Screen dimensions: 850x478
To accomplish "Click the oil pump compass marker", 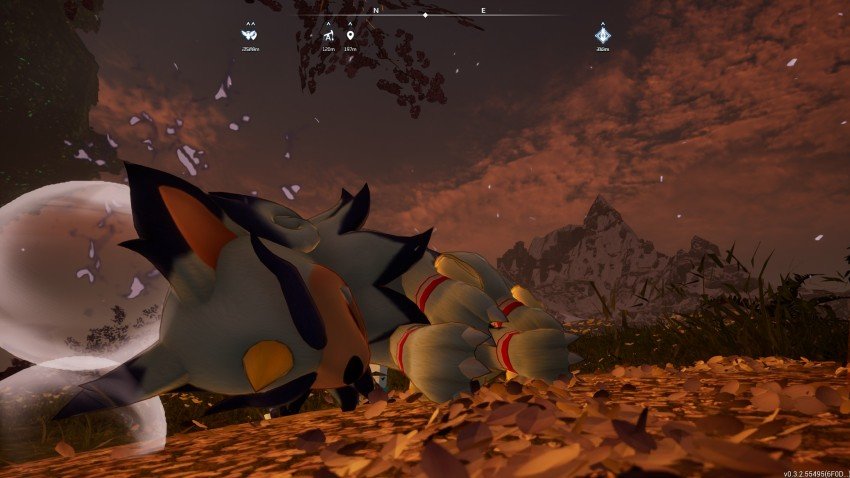I will (328, 36).
